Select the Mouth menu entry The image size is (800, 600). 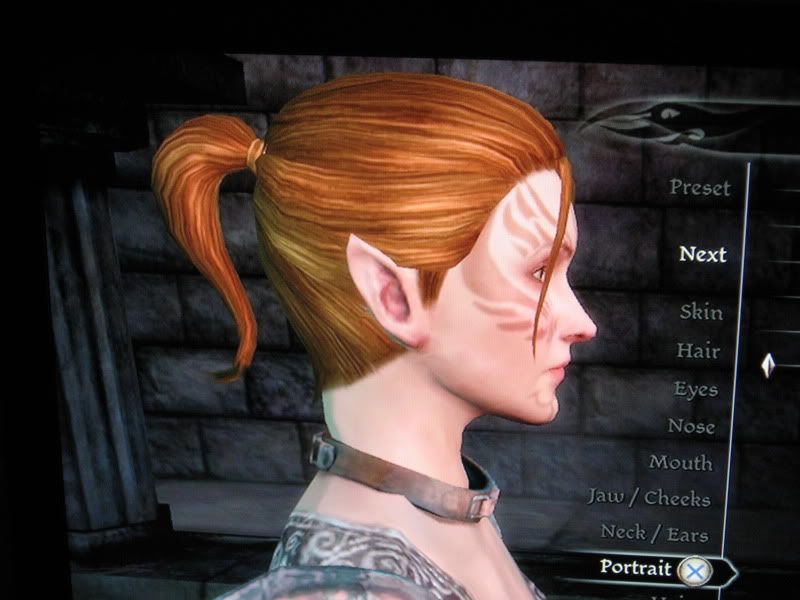pos(681,463)
